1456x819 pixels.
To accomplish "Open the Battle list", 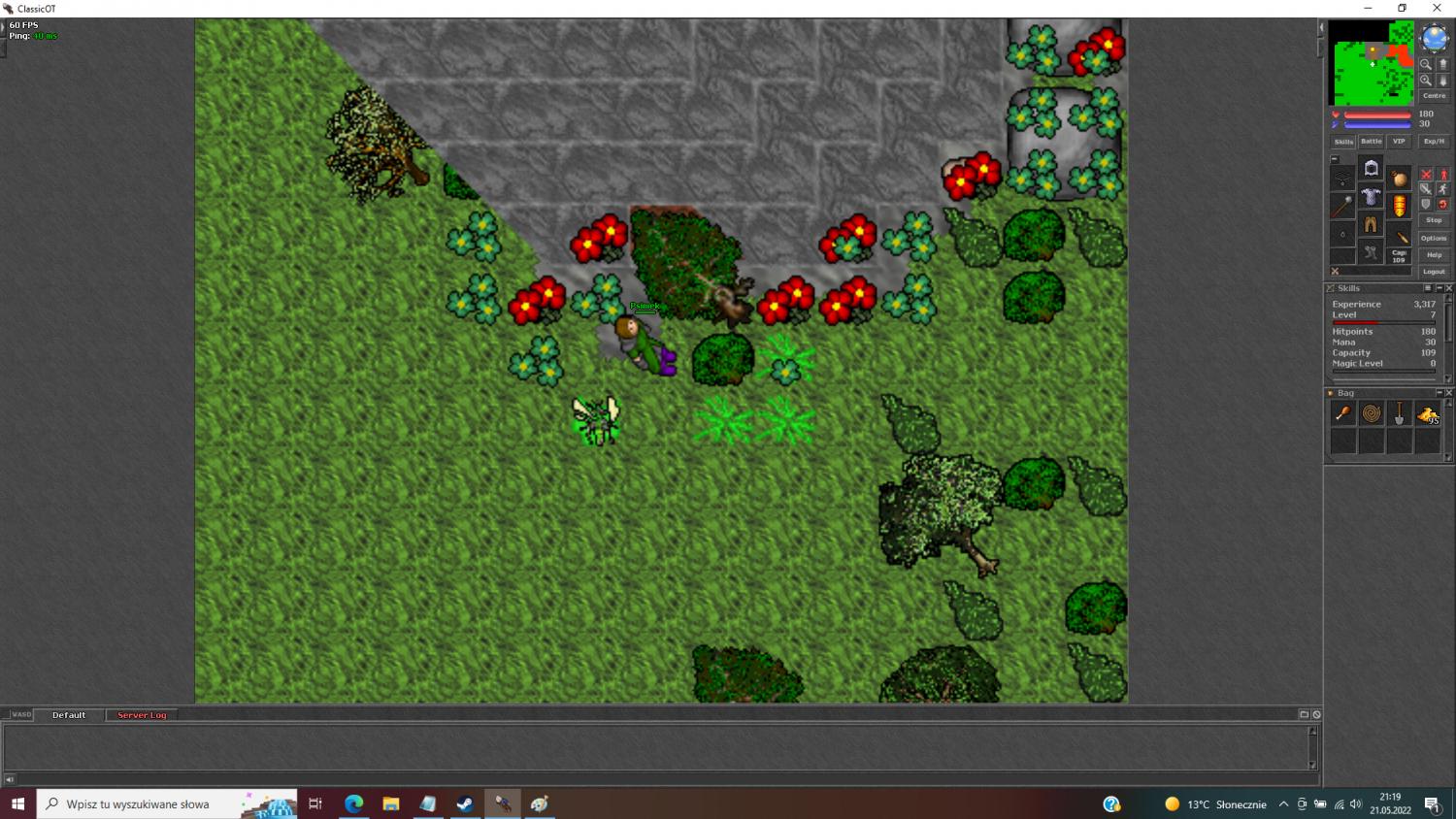I will click(1371, 142).
